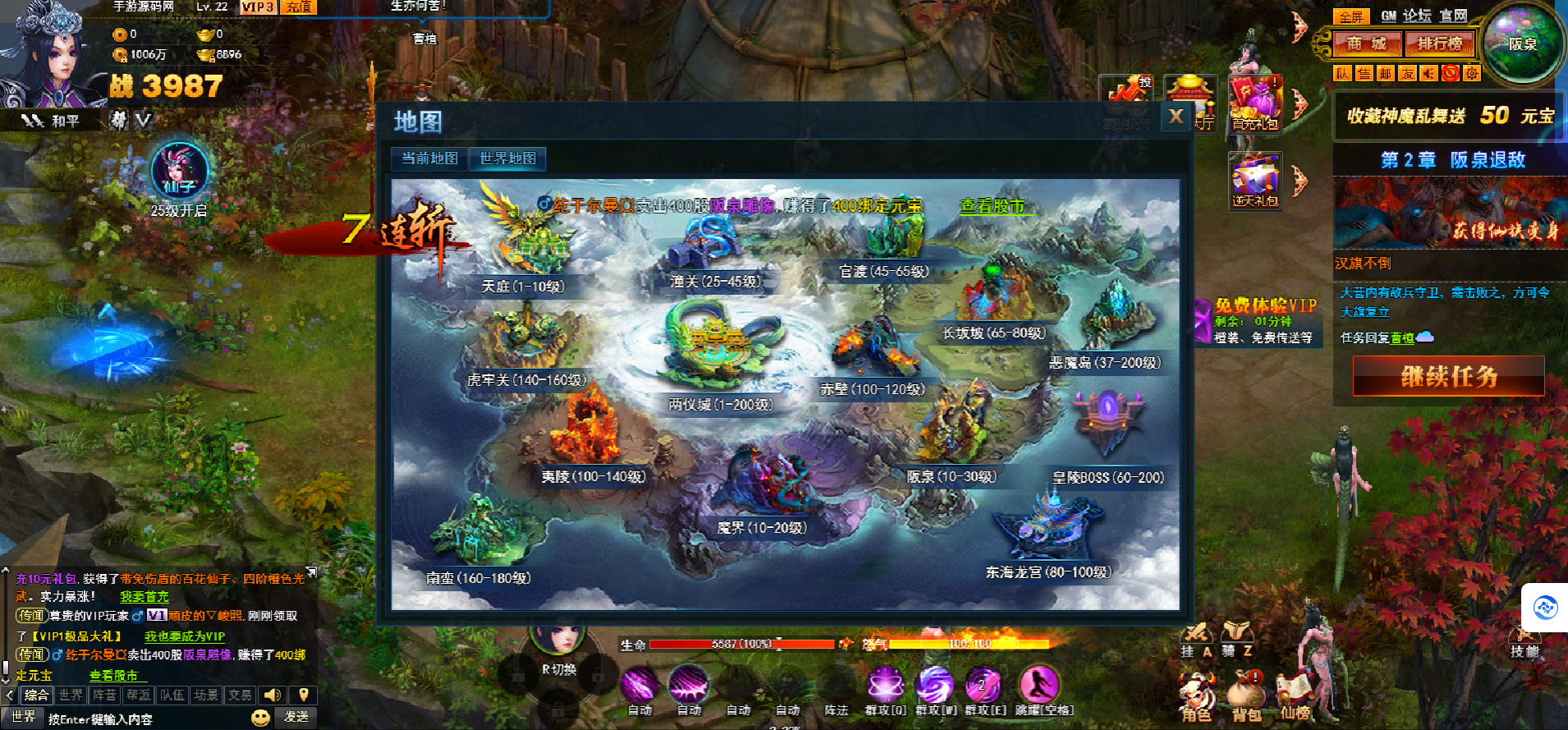Viewport: 1568px width, 730px height.
Task: Open the 查看股市 link on map banner
Action: click(x=993, y=206)
